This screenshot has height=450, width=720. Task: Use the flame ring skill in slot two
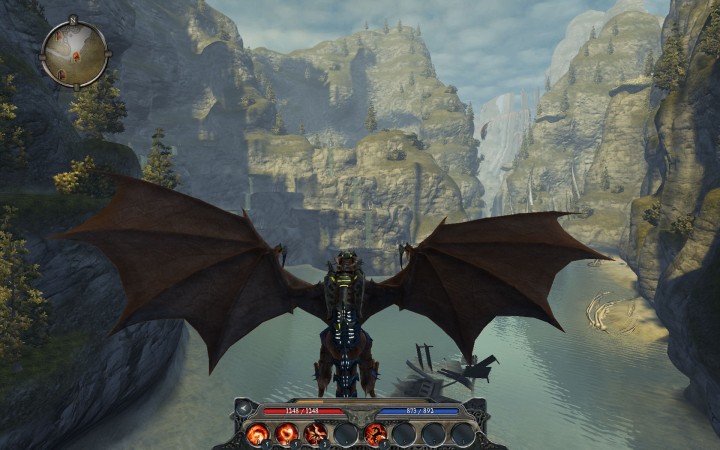(287, 433)
